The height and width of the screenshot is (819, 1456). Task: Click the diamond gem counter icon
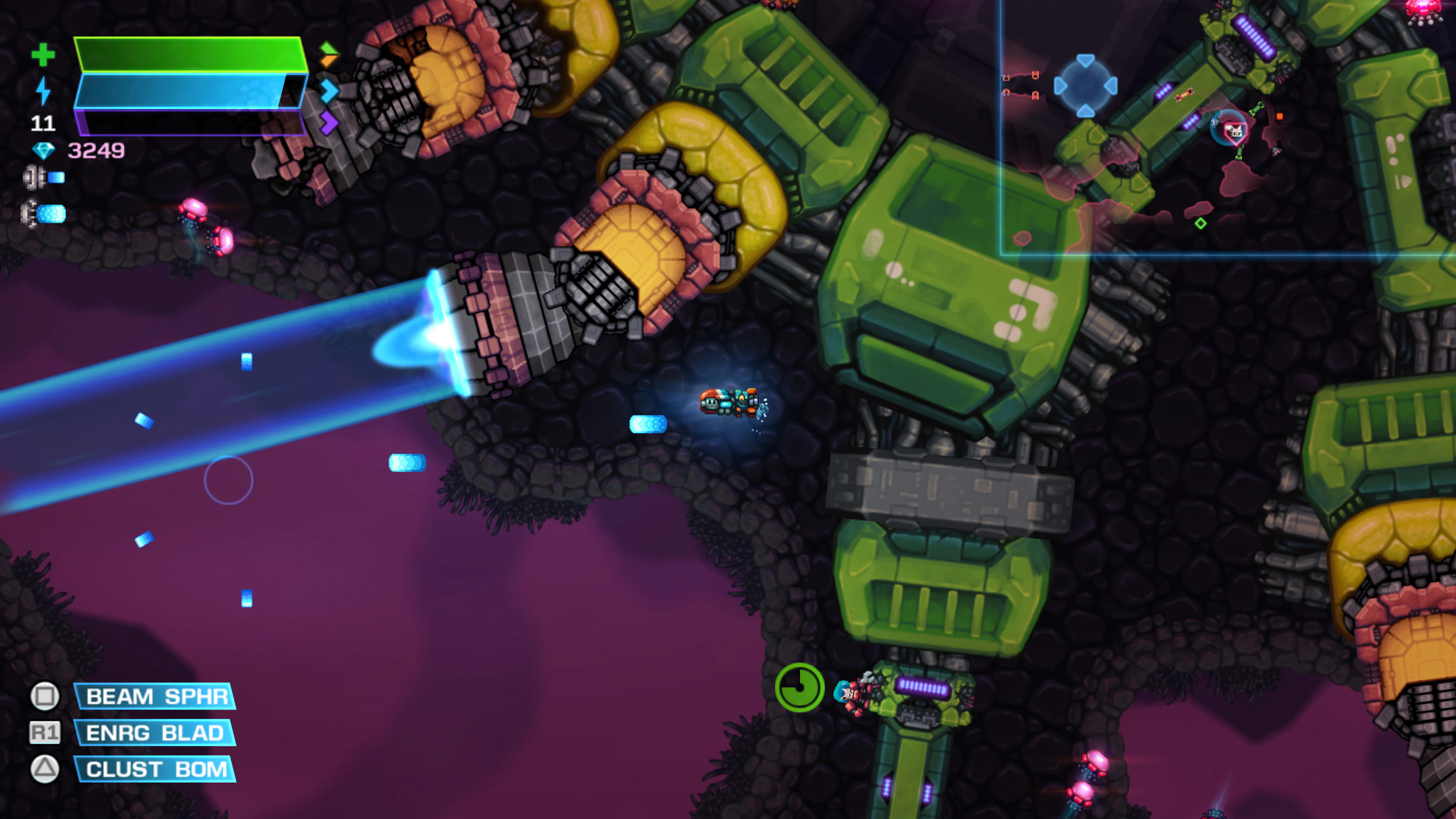(x=45, y=151)
